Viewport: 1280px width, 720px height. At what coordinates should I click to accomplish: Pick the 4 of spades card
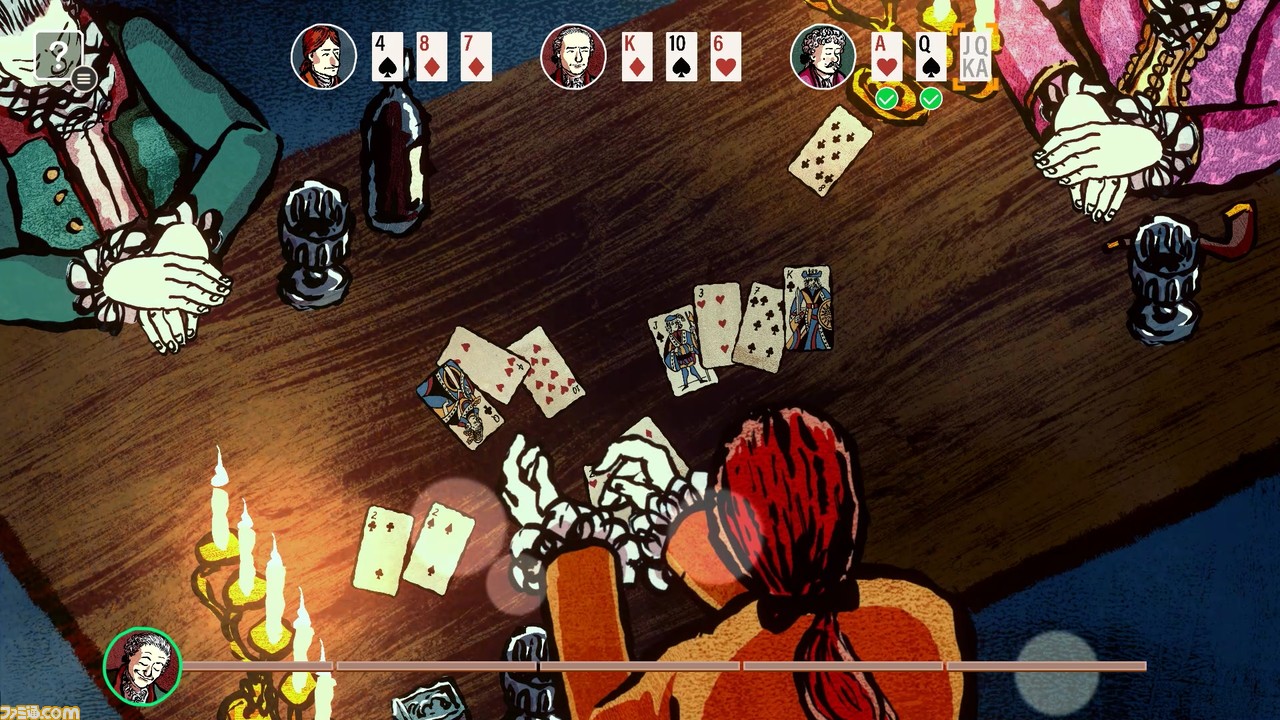tap(387, 57)
